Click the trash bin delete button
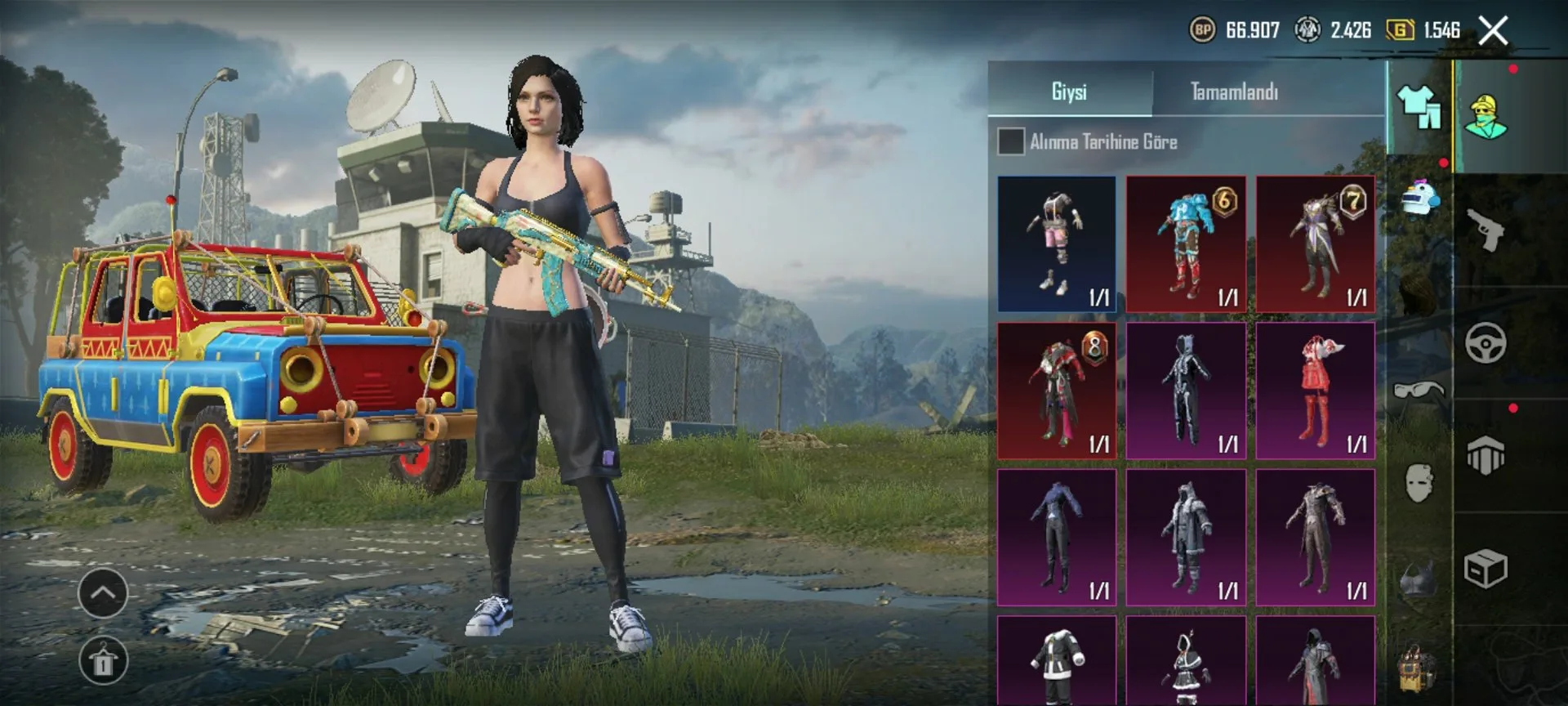The image size is (1568, 706). tap(103, 661)
